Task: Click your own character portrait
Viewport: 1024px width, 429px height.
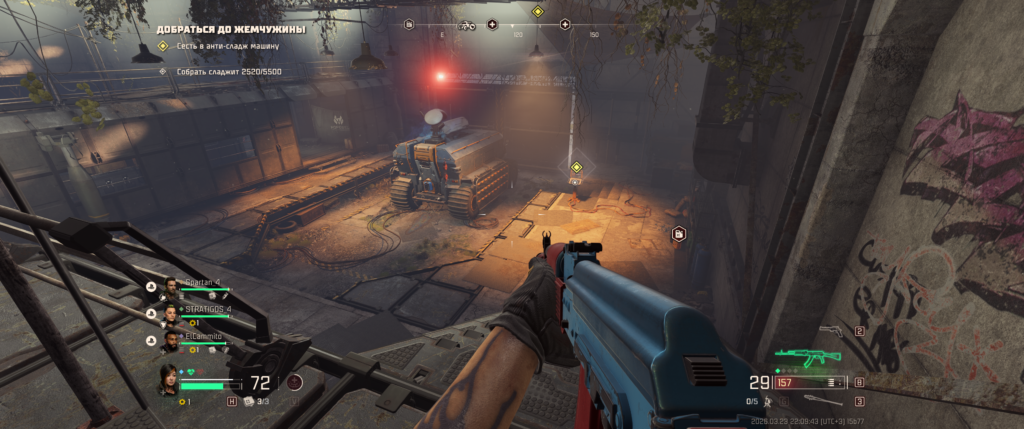Action: tap(169, 380)
